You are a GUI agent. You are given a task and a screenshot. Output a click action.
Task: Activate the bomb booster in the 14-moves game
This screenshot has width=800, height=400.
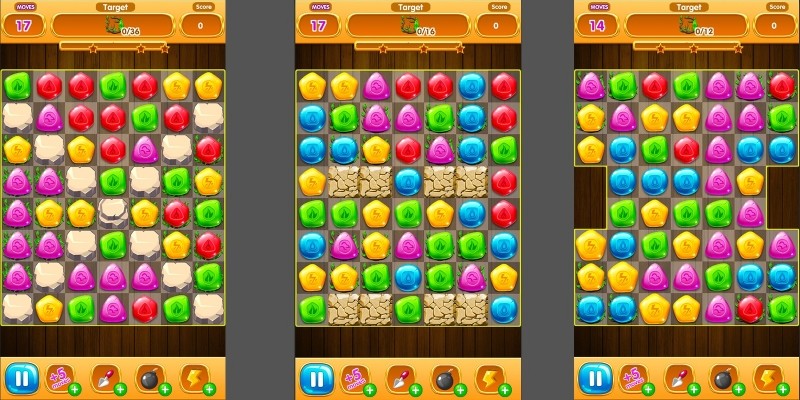click(x=723, y=378)
